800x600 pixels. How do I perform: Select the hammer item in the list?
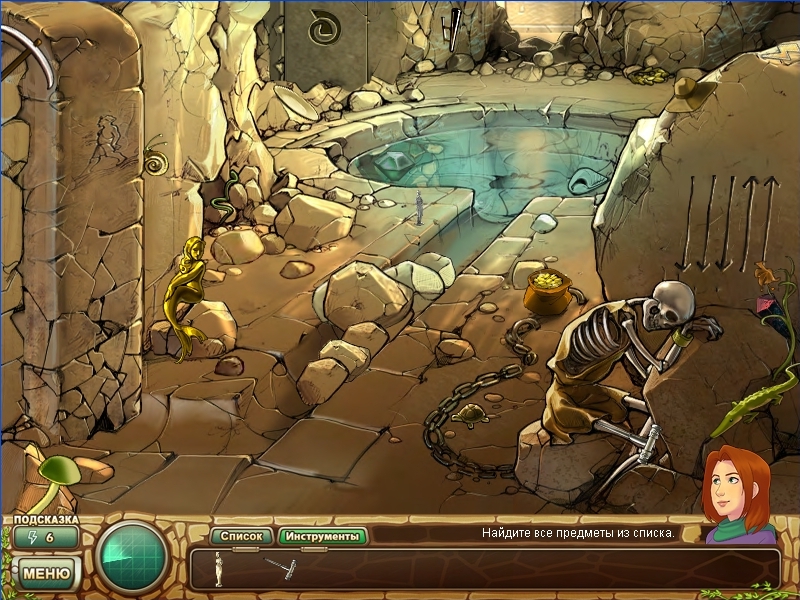click(x=278, y=567)
